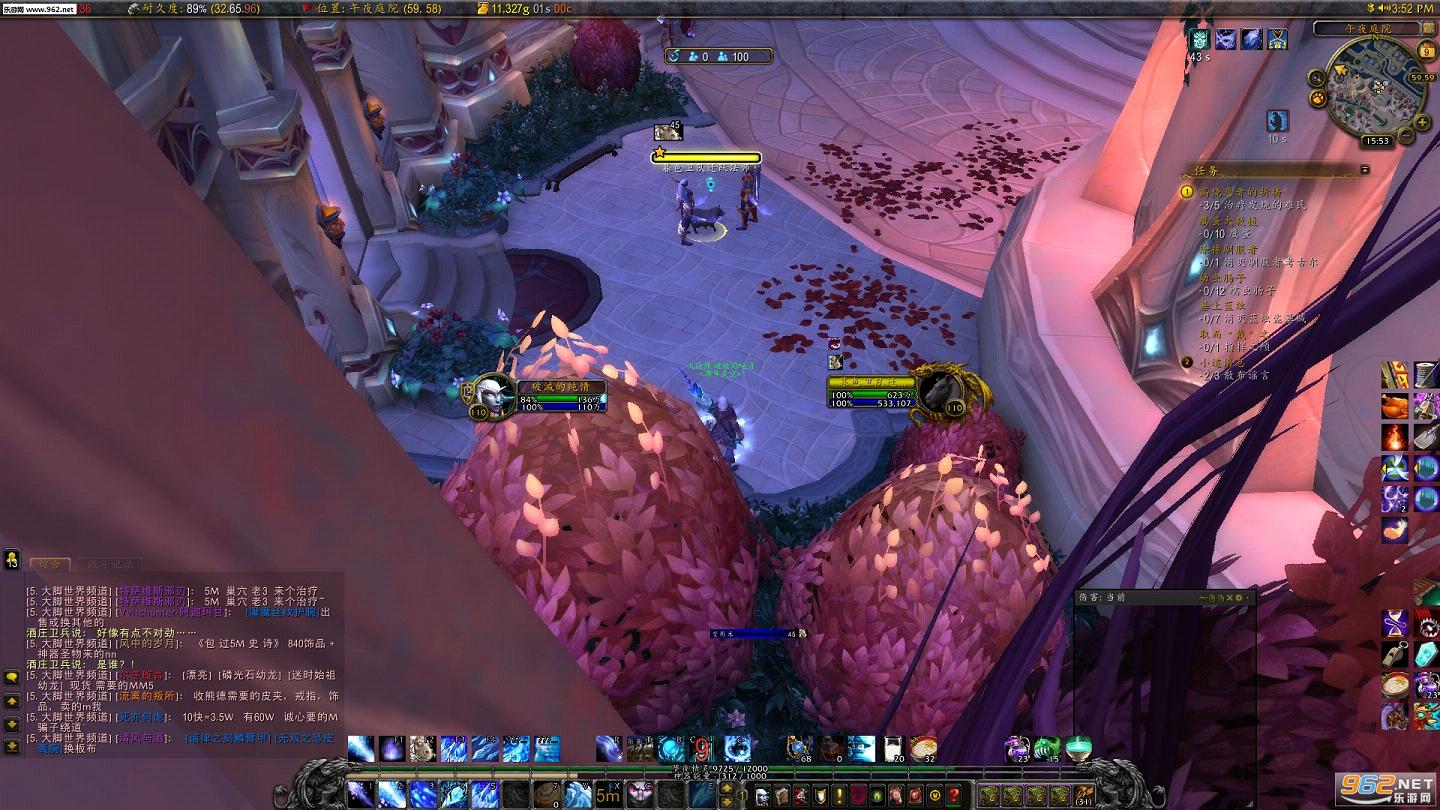Viewport: 1440px width, 810px height.
Task: Open the red question mark help menu
Action: [953, 796]
